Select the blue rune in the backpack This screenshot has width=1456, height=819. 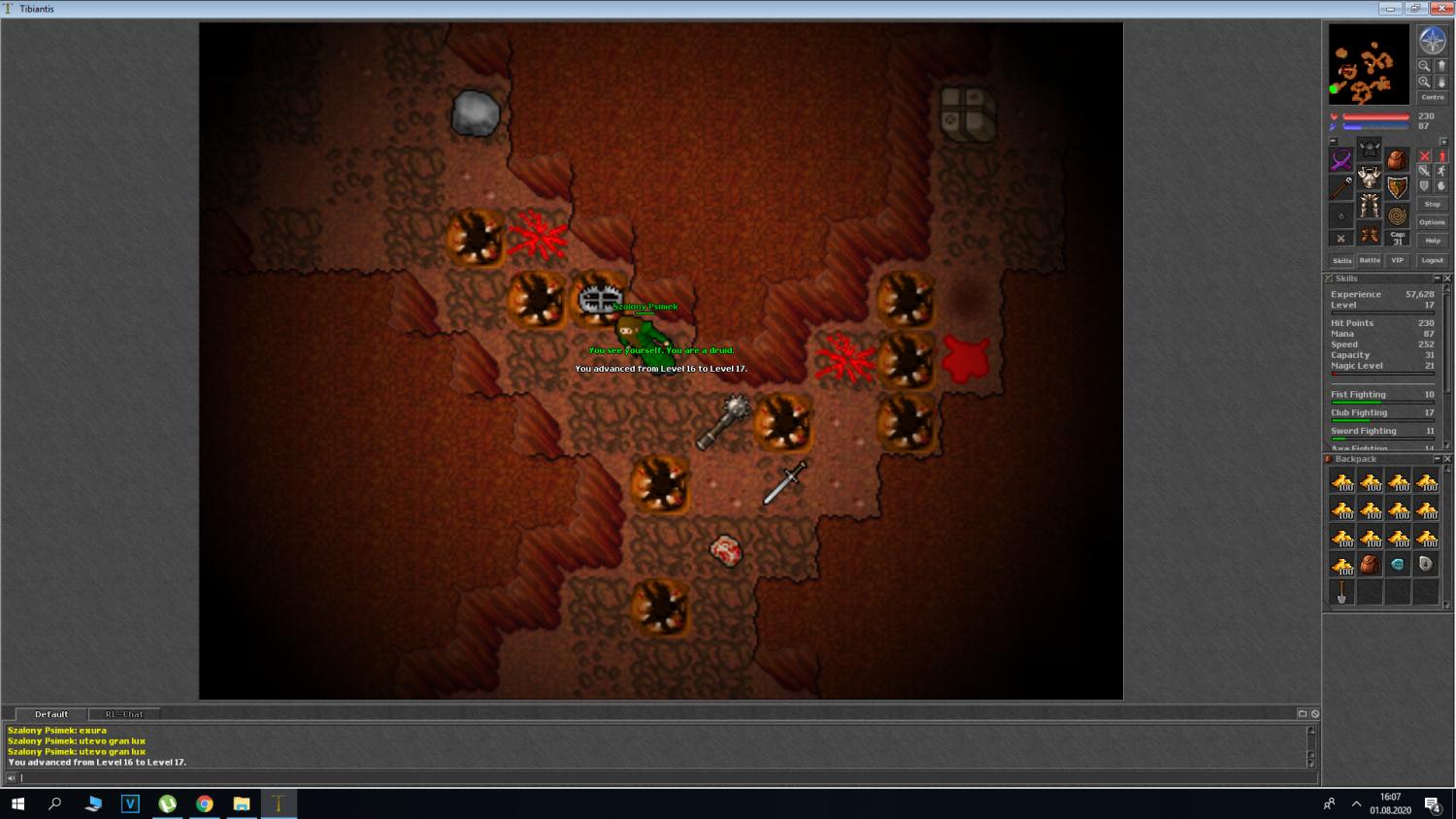click(x=1398, y=564)
